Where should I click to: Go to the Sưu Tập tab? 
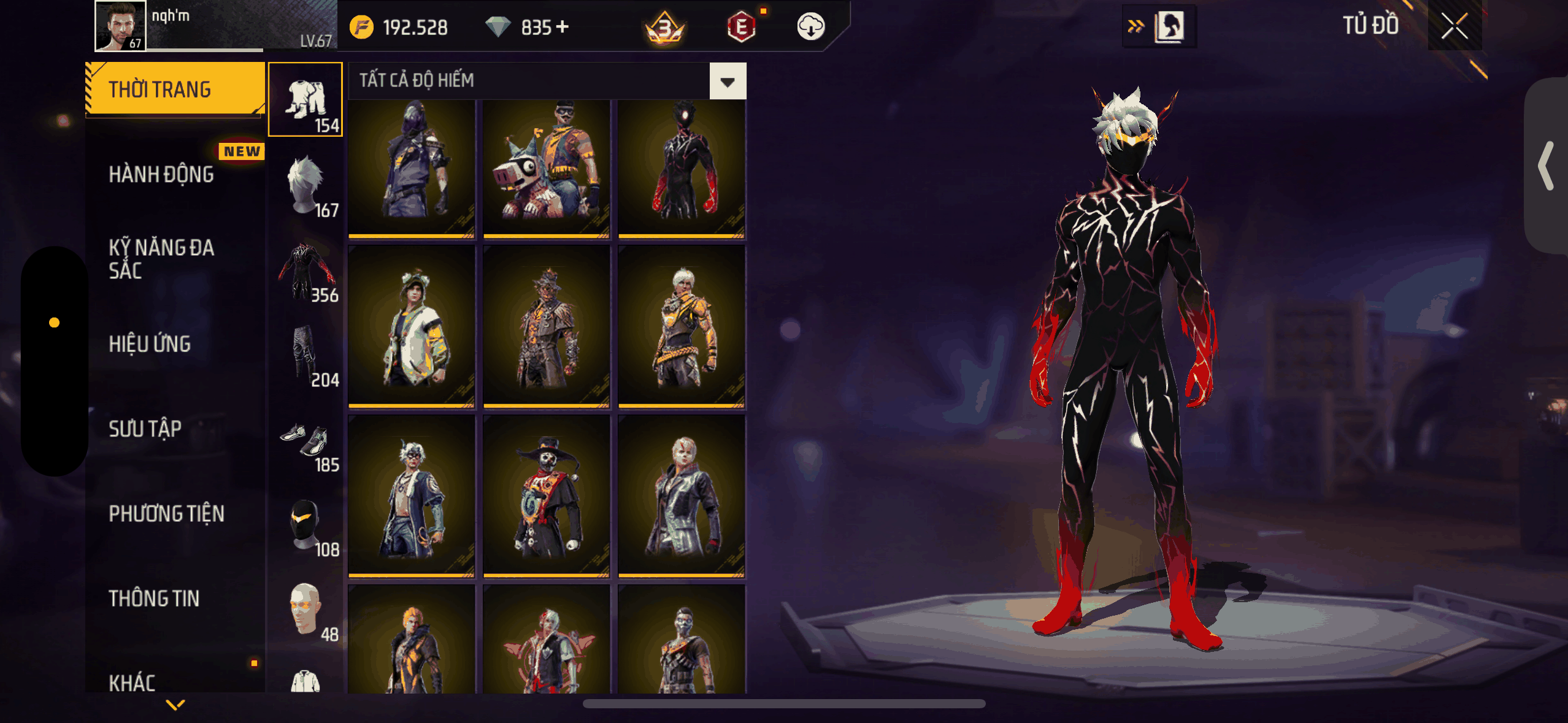pos(145,429)
